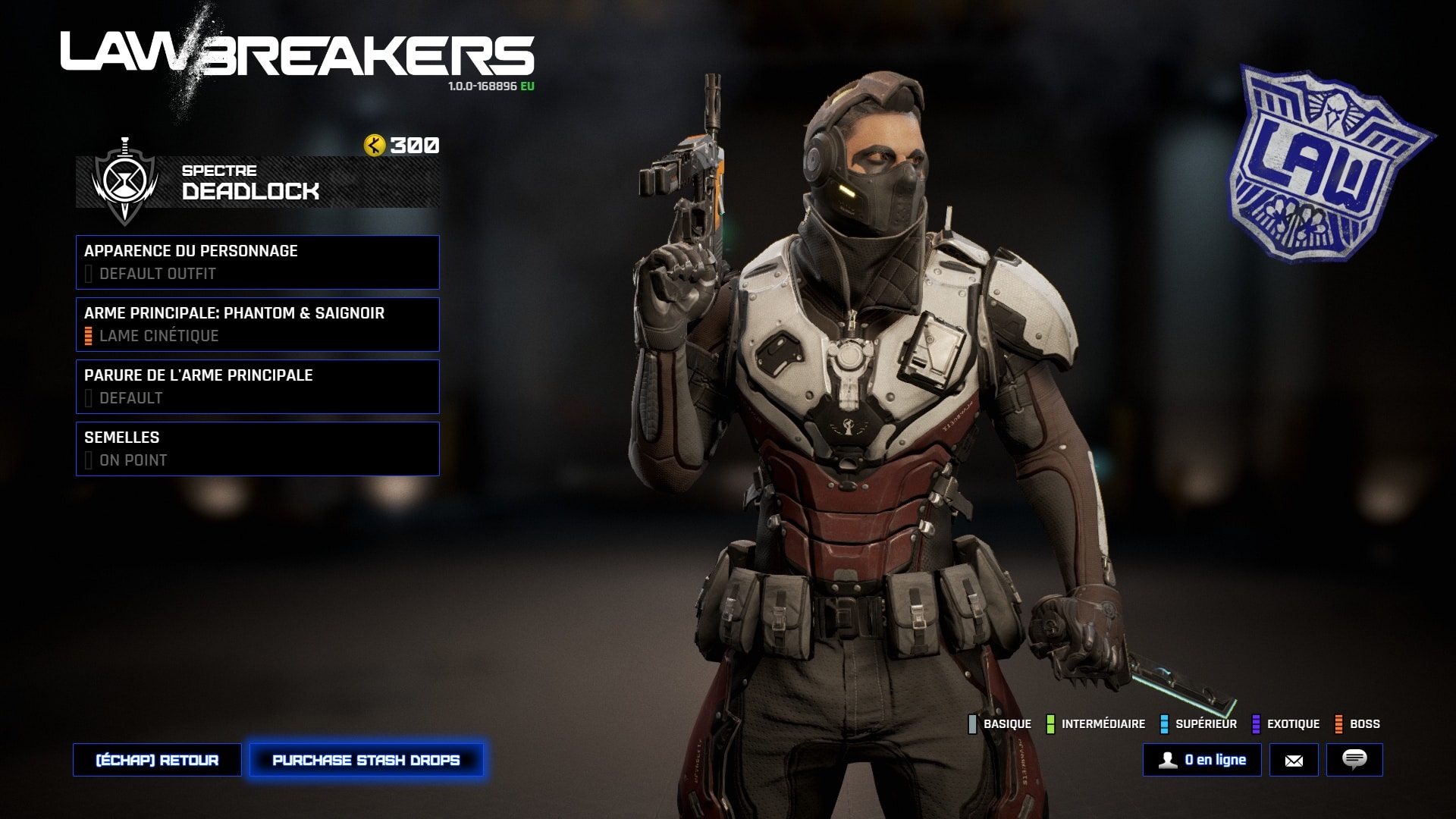Show the online friends list
The height and width of the screenshot is (819, 1456).
click(x=1202, y=760)
